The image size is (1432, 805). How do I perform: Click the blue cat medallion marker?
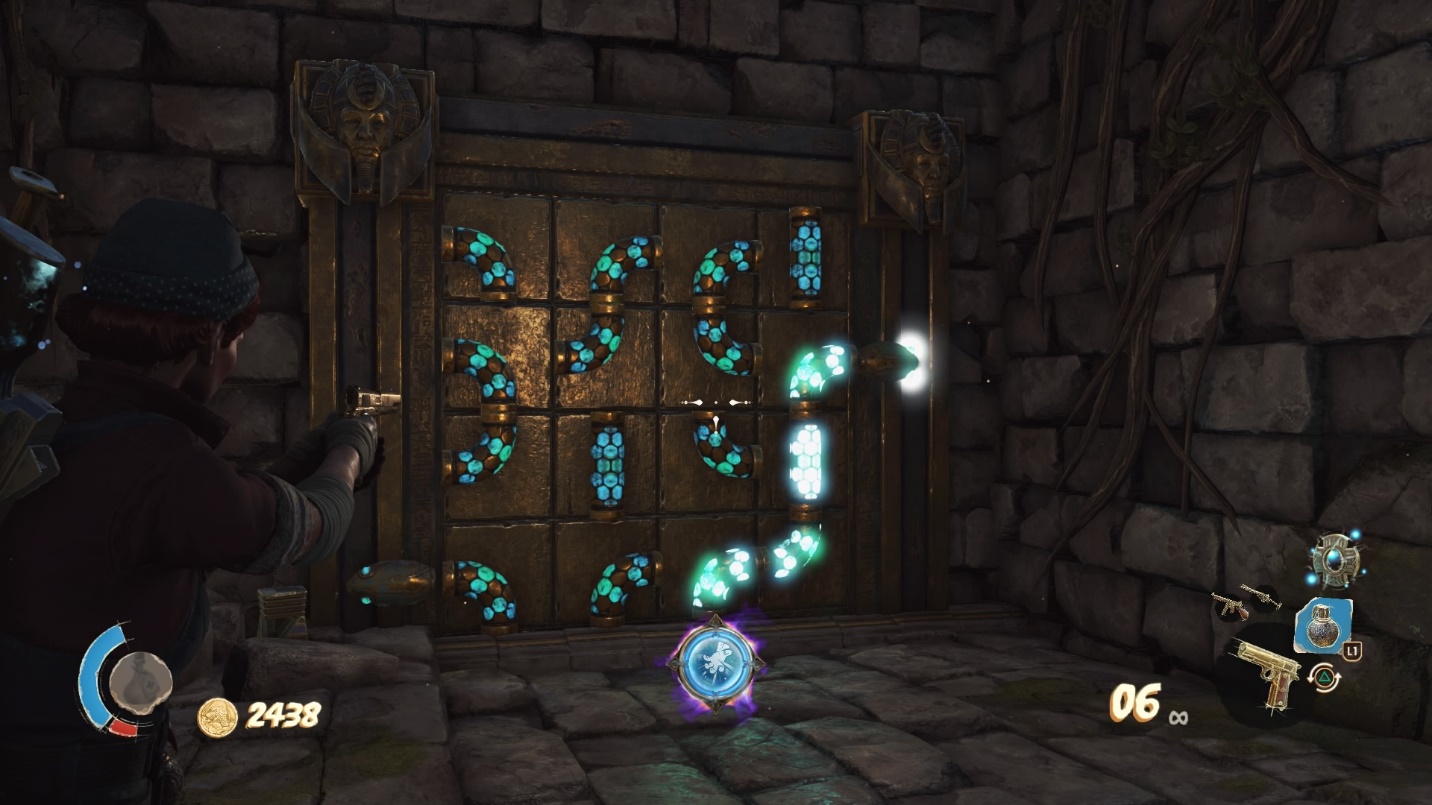point(714,661)
